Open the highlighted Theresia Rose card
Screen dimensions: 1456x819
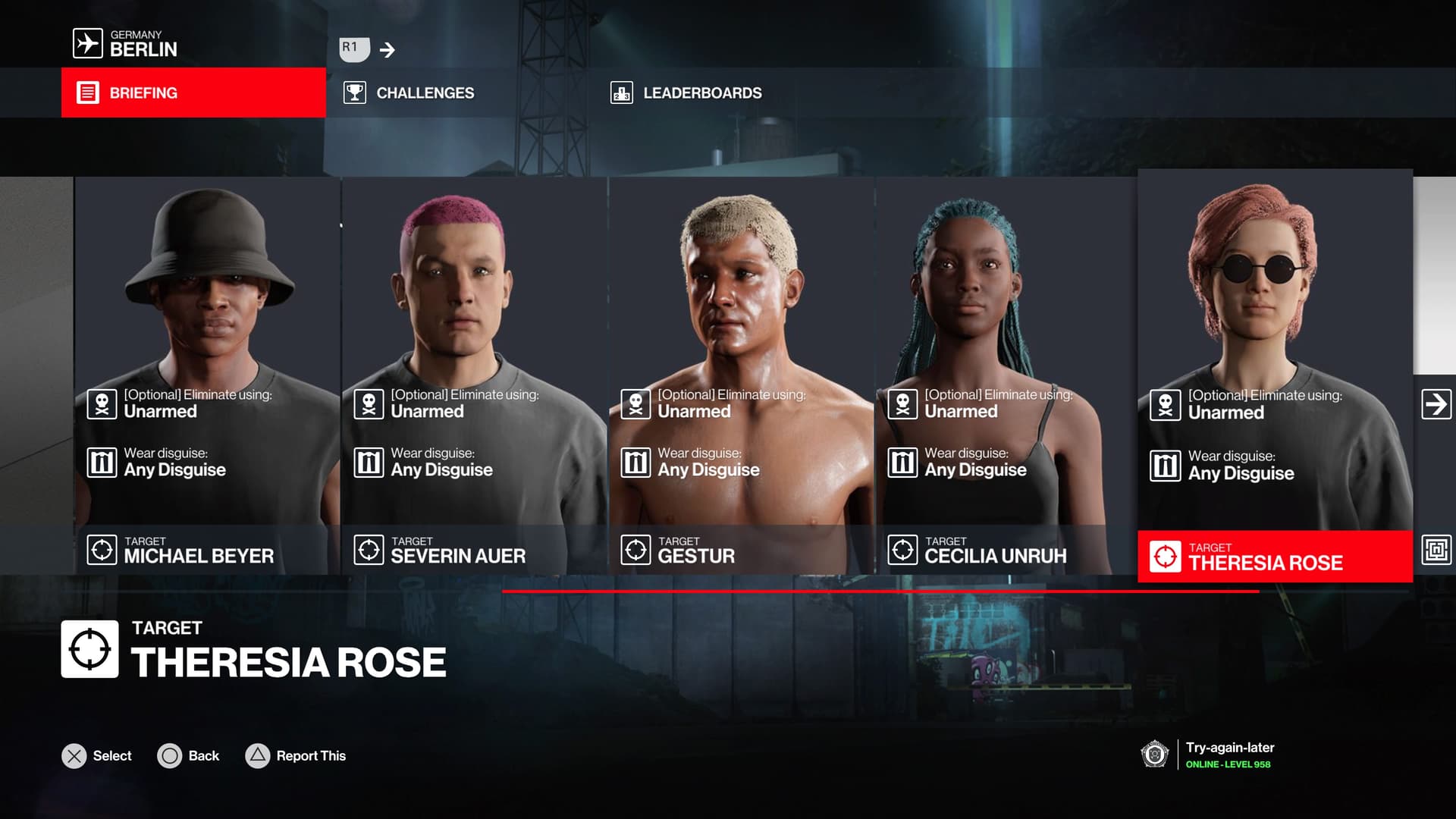pyautogui.click(x=1275, y=375)
